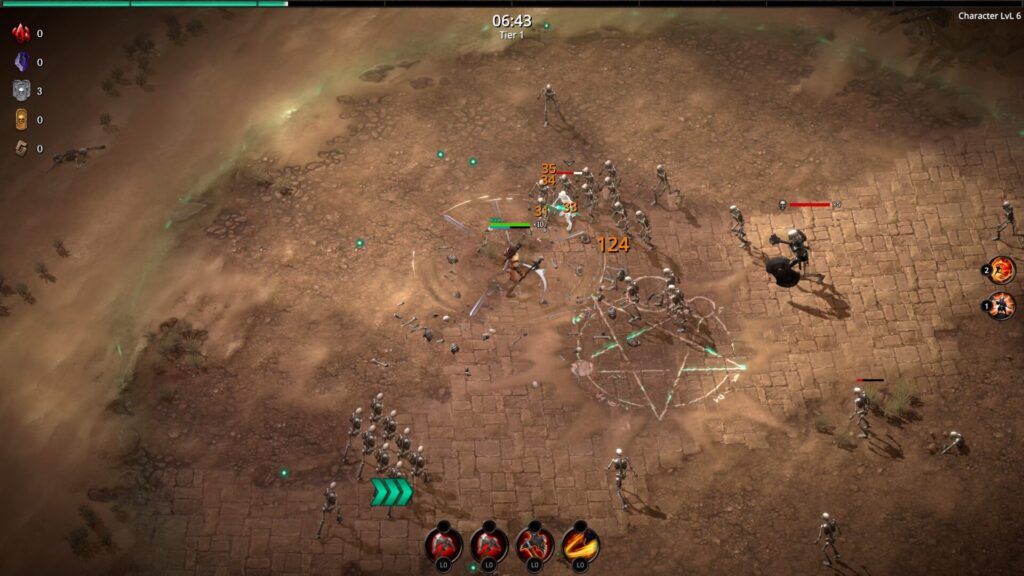The image size is (1024, 576).
Task: Activate the fiery slash ability
Action: click(580, 544)
